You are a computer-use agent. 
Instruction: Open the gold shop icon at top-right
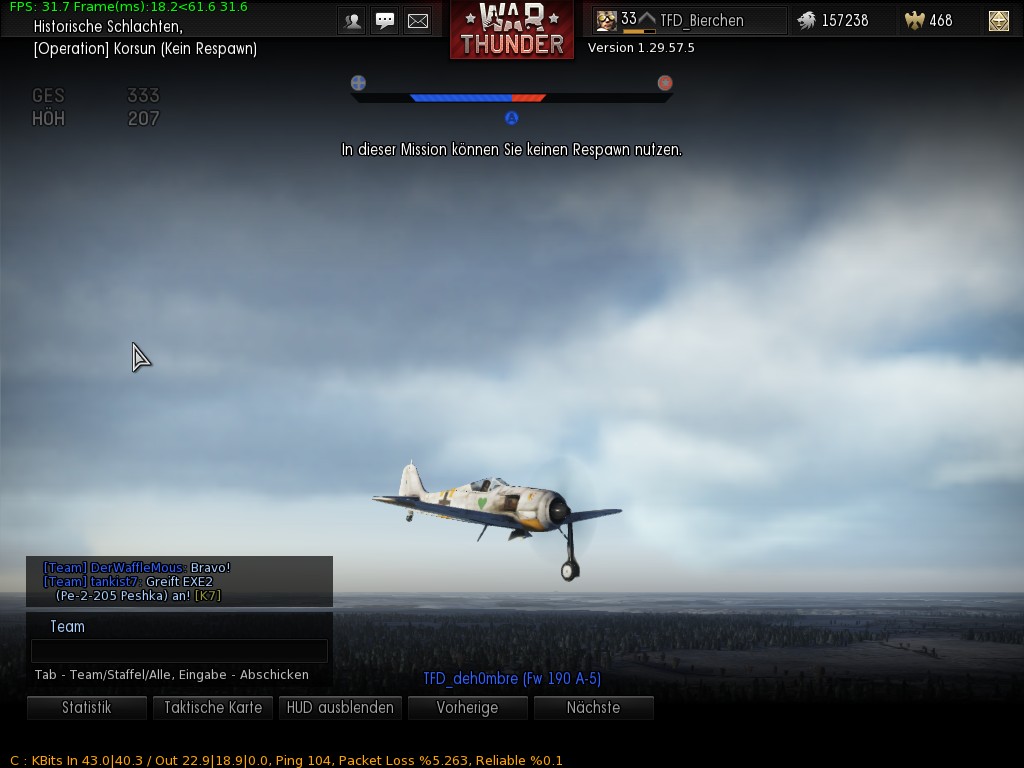[998, 20]
